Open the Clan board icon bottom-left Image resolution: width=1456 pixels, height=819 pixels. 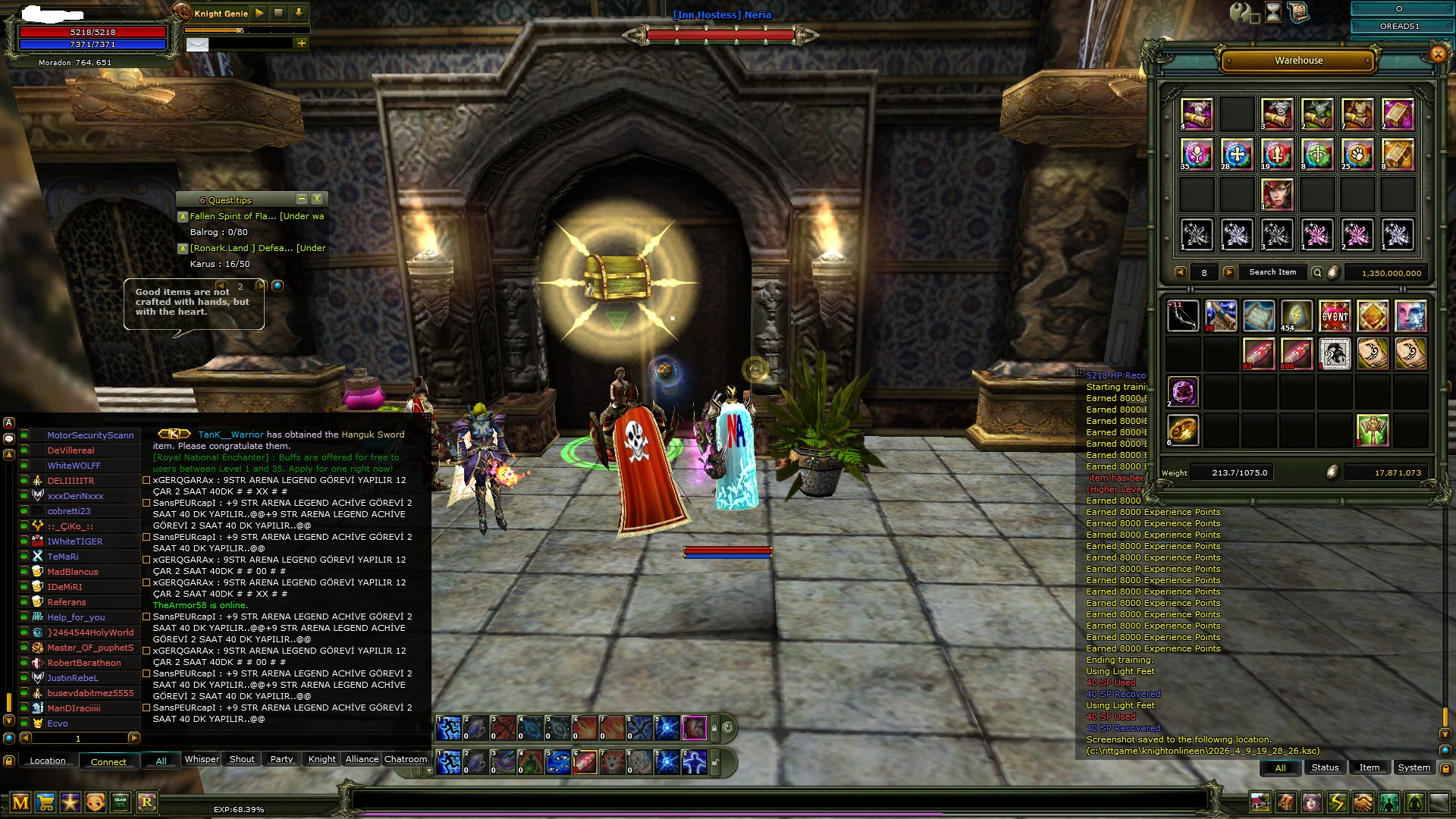pos(121,802)
